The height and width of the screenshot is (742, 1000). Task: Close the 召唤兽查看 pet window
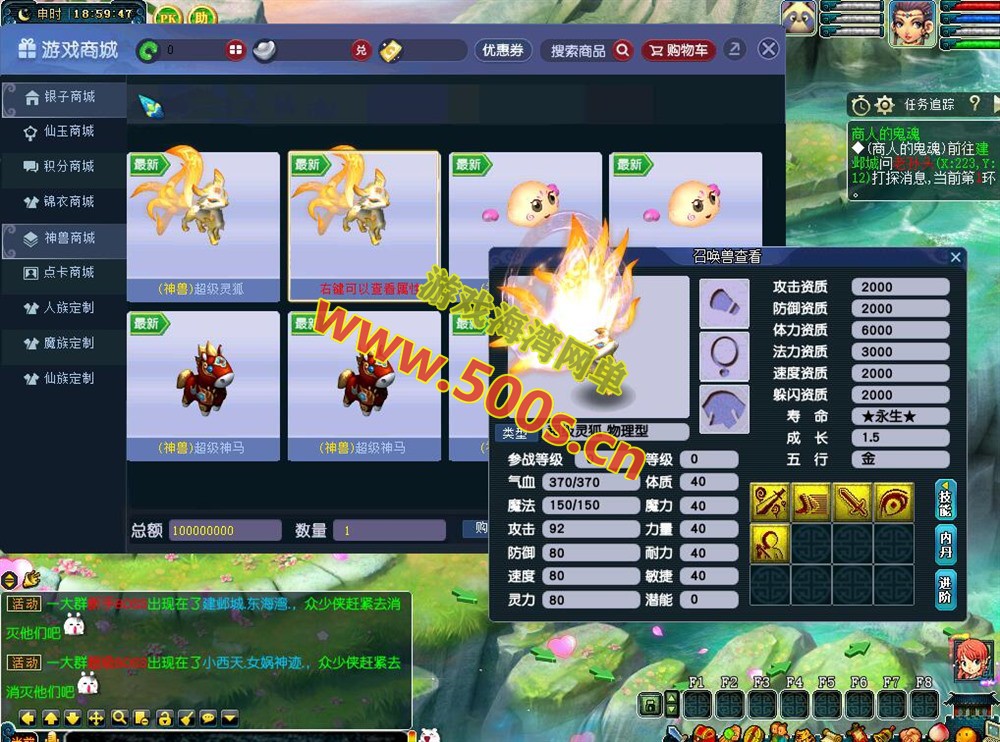(x=955, y=257)
